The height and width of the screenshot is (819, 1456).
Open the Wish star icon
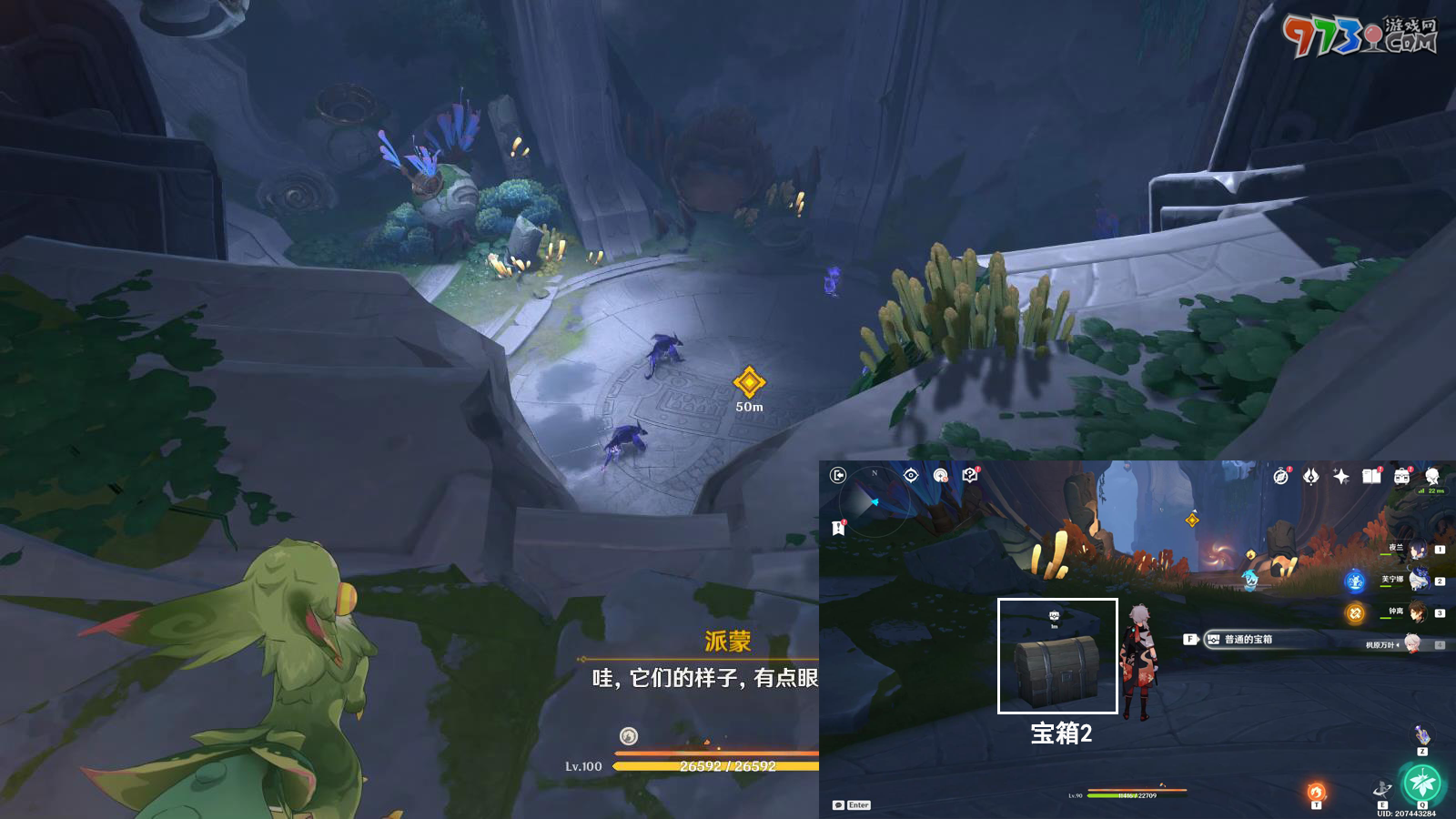coord(1340,476)
